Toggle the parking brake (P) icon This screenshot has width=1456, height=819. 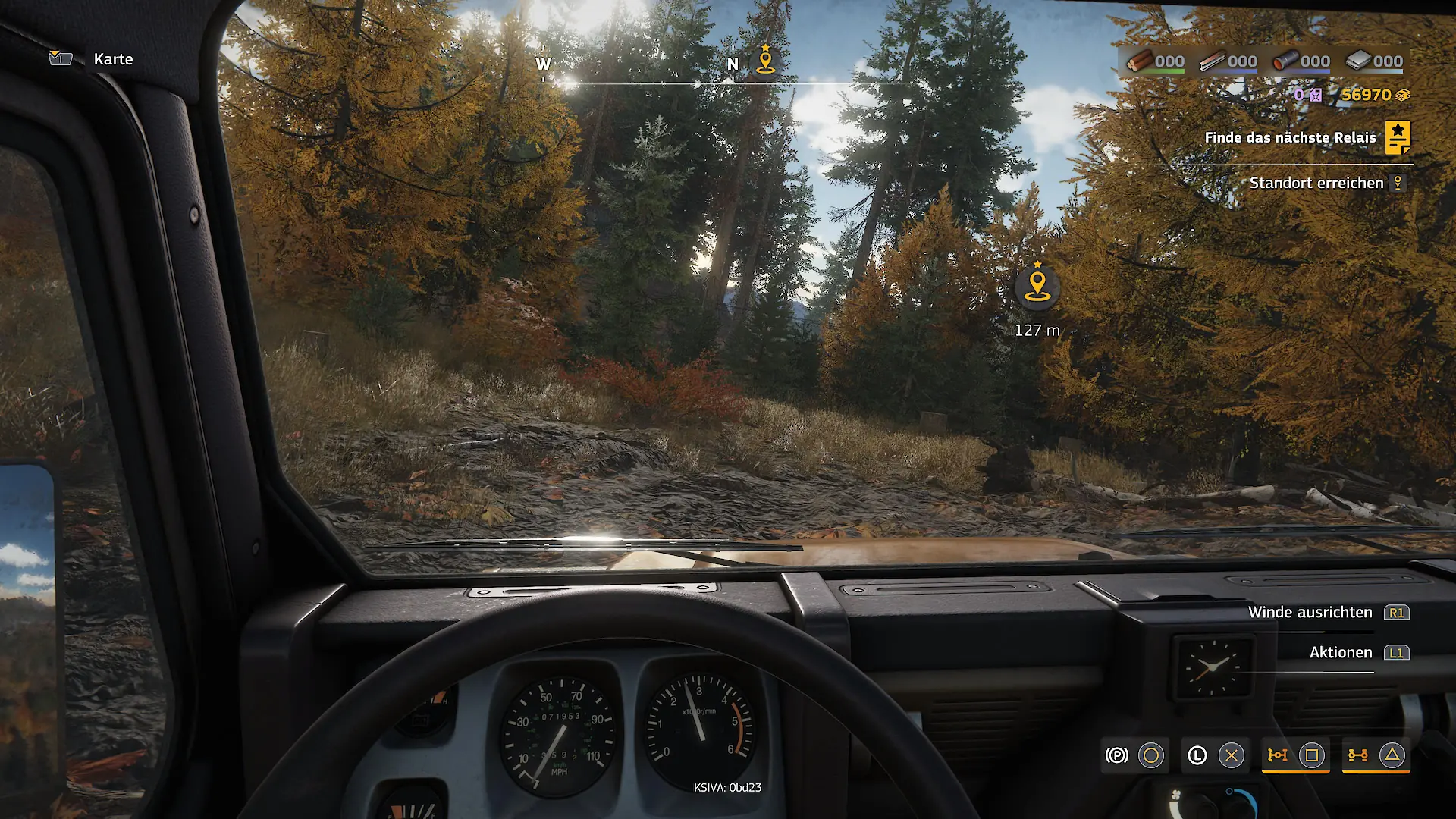click(x=1116, y=755)
